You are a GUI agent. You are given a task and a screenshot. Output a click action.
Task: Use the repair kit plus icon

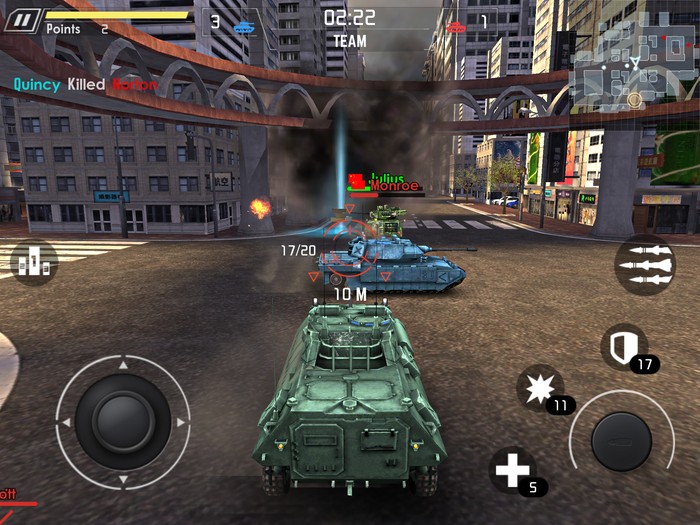tap(512, 469)
